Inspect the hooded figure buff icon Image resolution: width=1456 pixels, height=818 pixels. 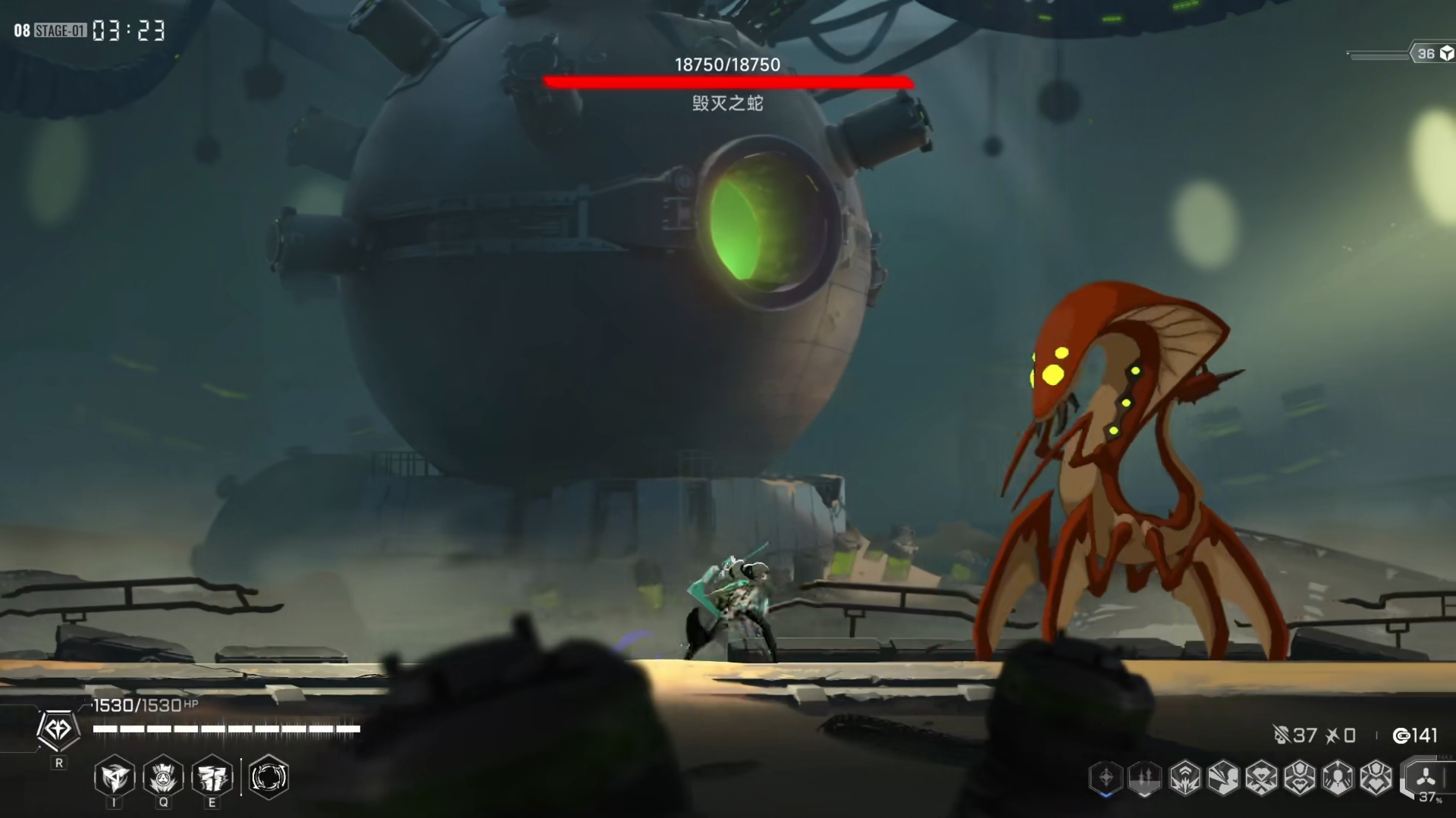point(1338,778)
